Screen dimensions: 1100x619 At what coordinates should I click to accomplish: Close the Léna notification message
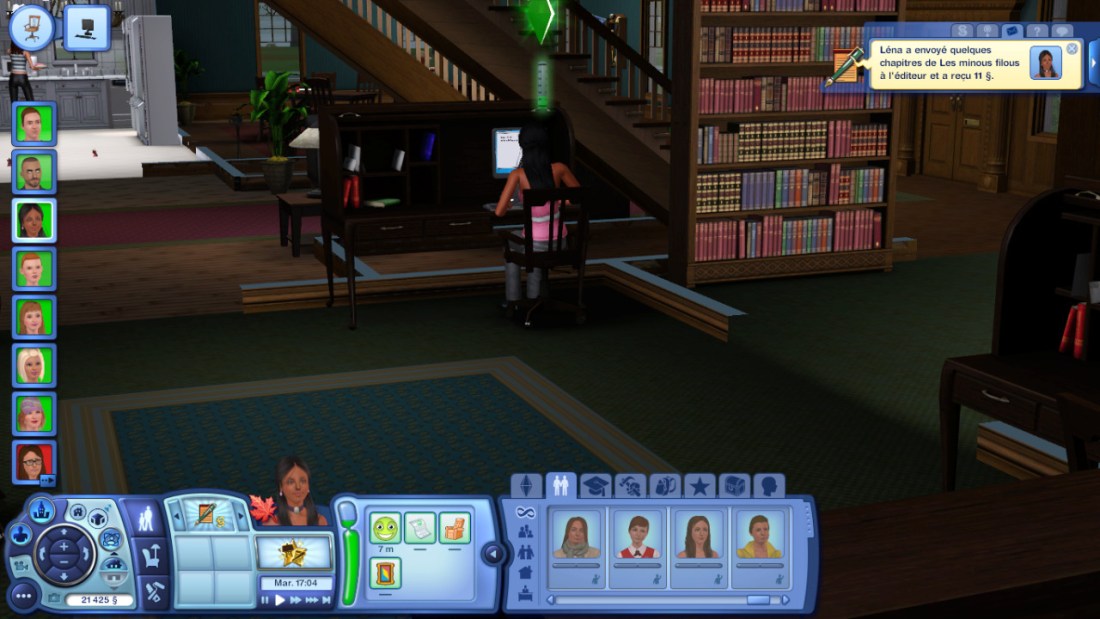[1072, 49]
